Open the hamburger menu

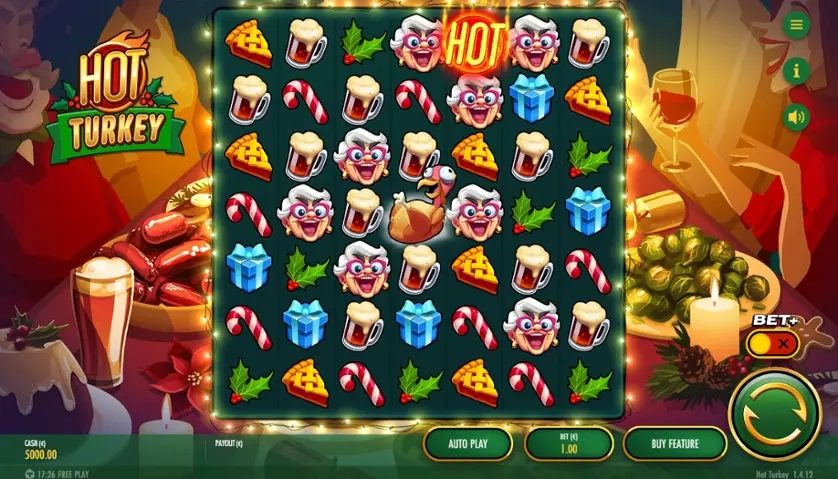[796, 26]
